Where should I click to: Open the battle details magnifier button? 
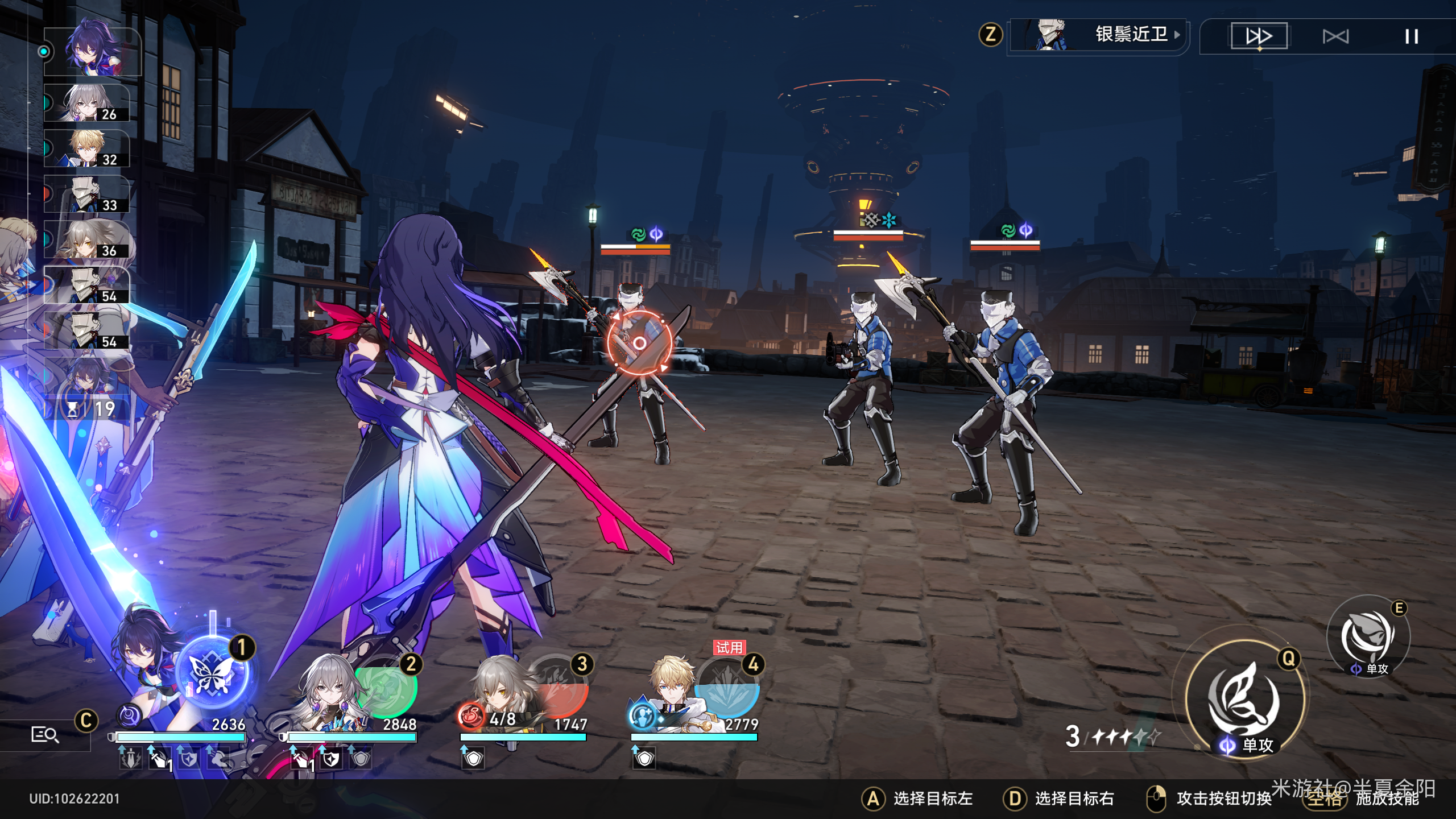point(44,735)
